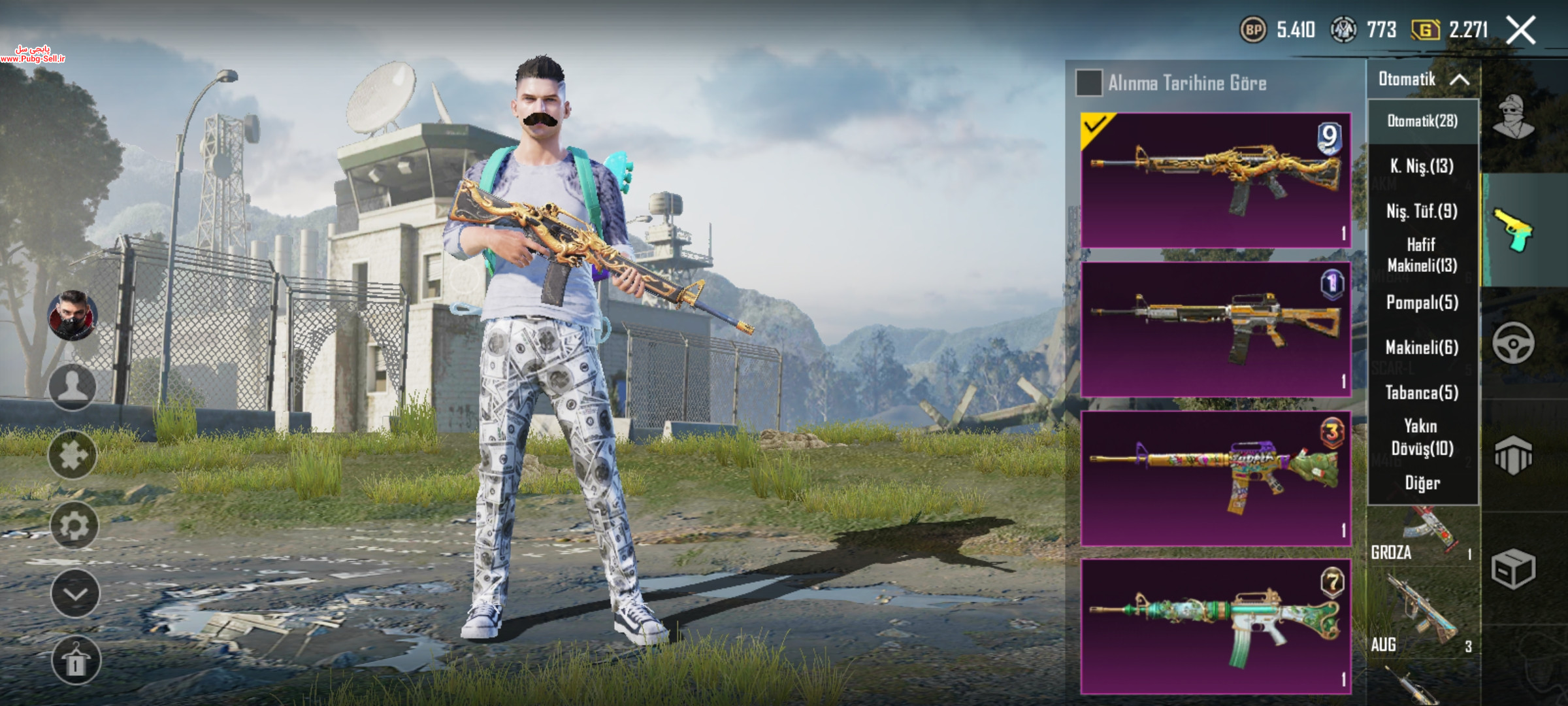Switch to the vehicle steering wheel tab
The height and width of the screenshot is (706, 1568).
(1513, 343)
